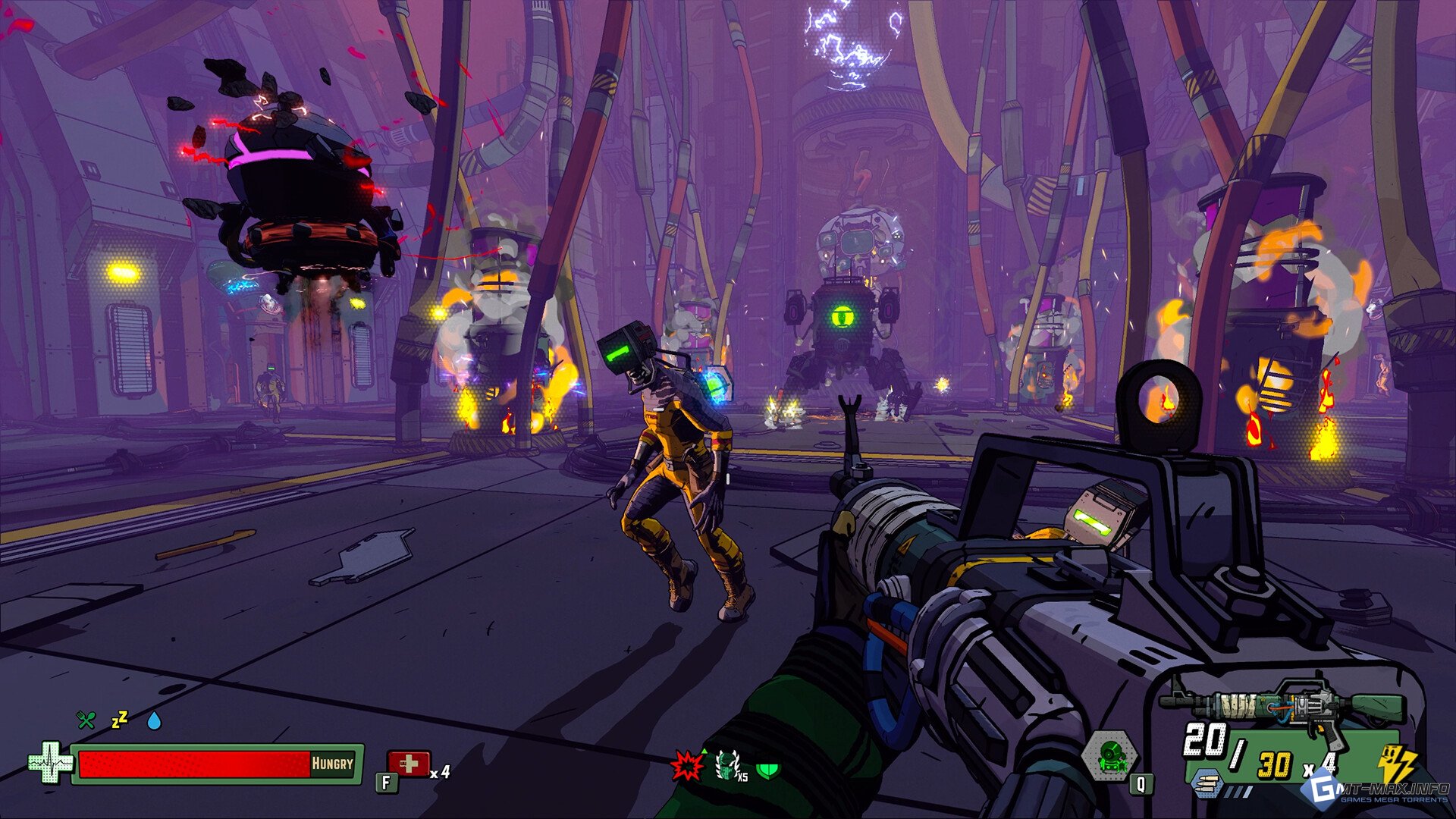
Task: Click the heartbeat cross health icon
Action: [x=49, y=763]
